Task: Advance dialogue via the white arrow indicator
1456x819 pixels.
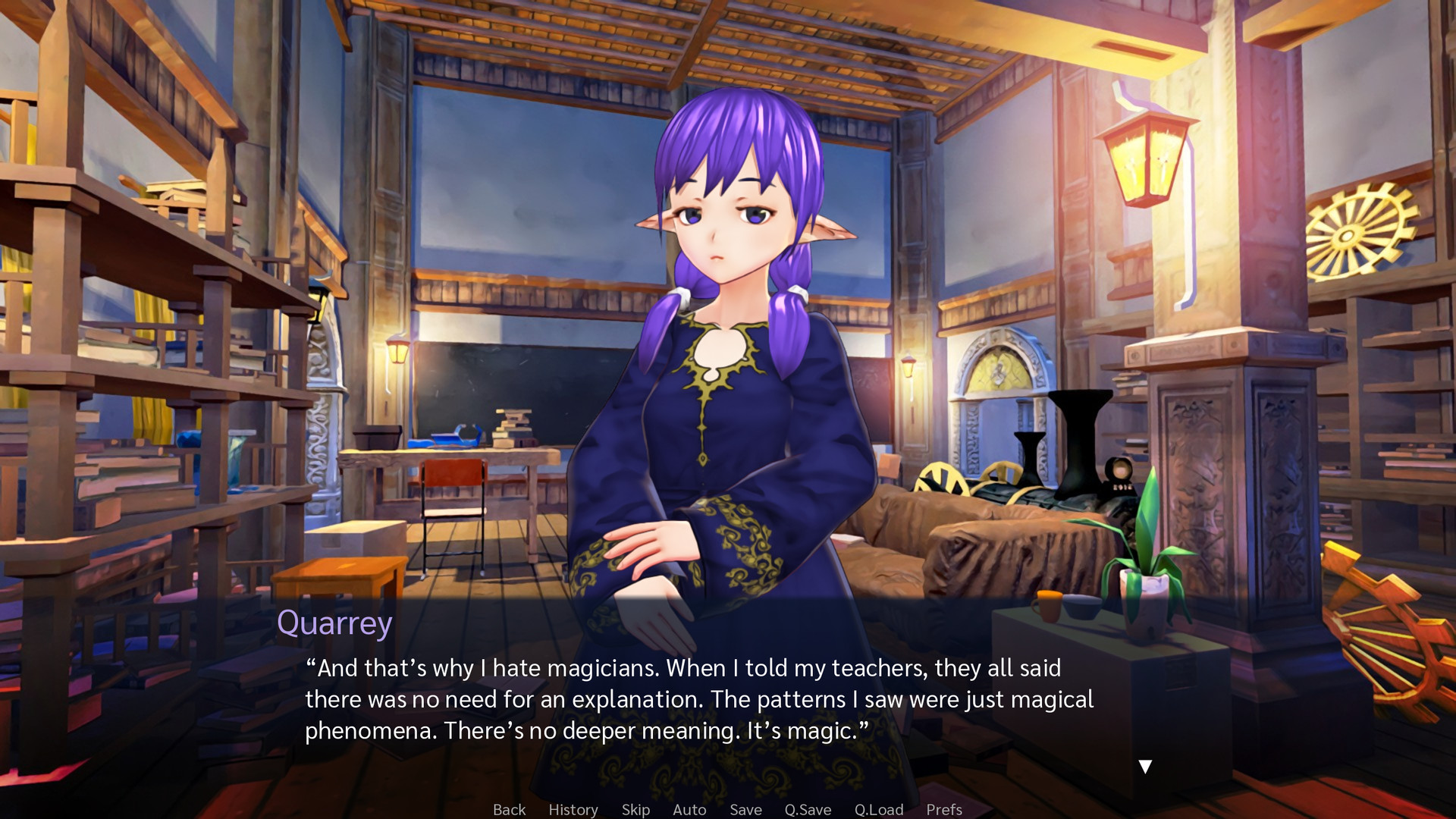Action: pos(1145,767)
